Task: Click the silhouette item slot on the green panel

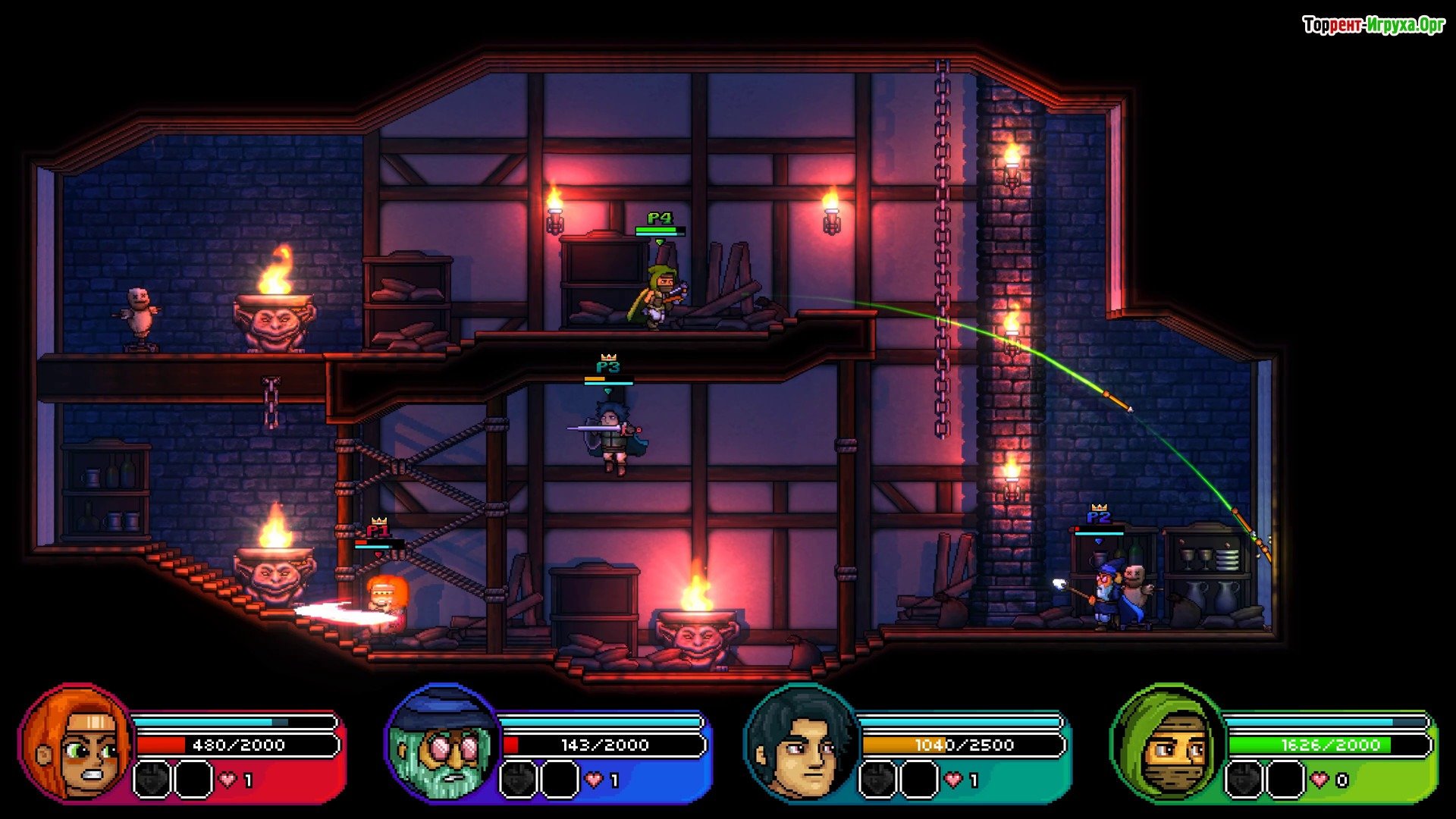Action: pos(1244,780)
